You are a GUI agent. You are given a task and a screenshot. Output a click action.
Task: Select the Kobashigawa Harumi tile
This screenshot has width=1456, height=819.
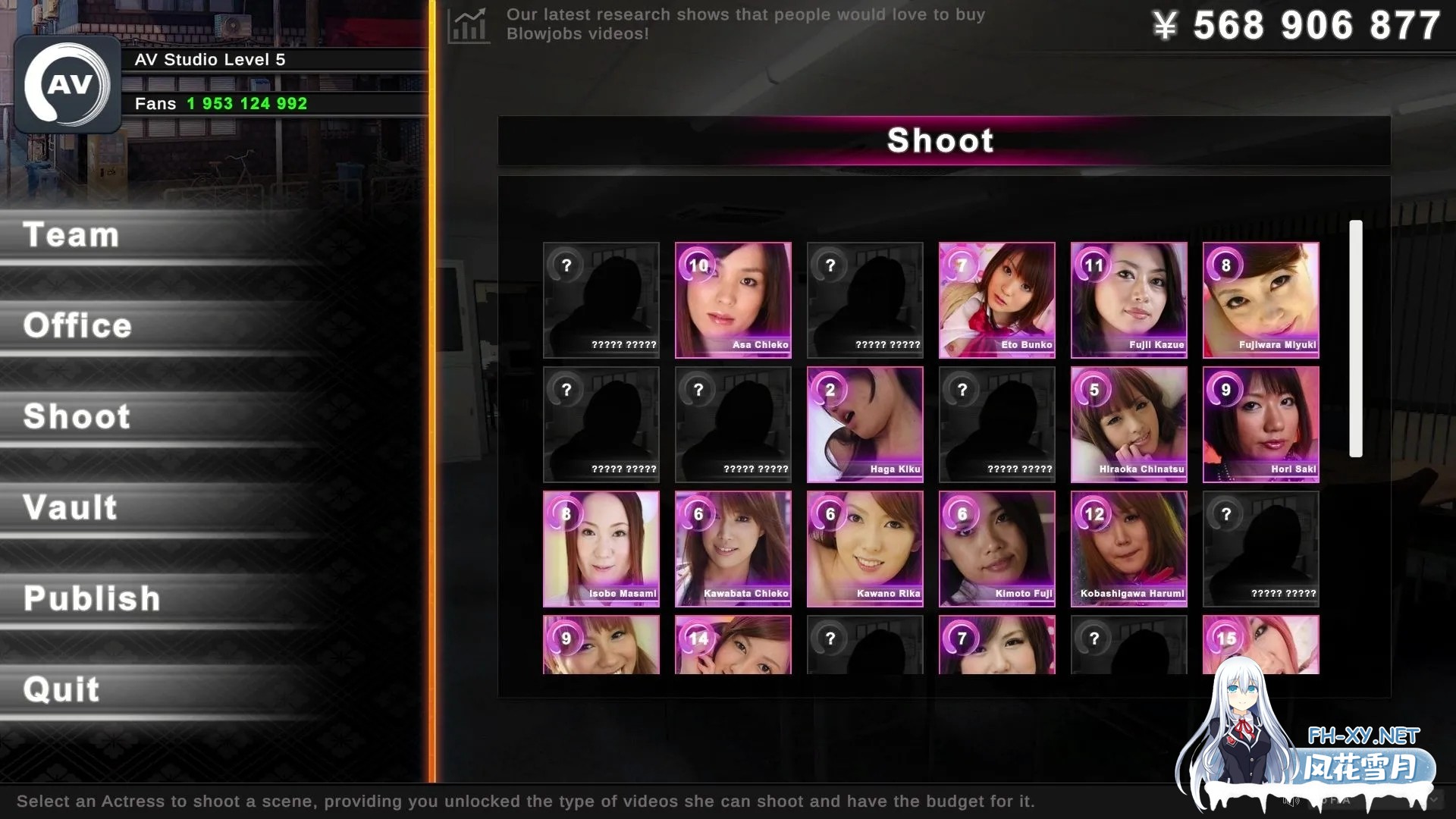coord(1128,549)
